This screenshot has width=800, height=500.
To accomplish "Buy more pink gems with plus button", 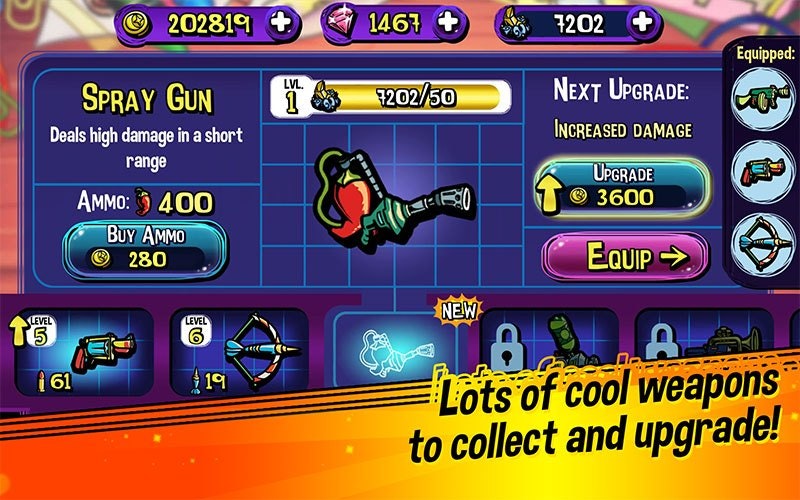I will click(x=449, y=22).
